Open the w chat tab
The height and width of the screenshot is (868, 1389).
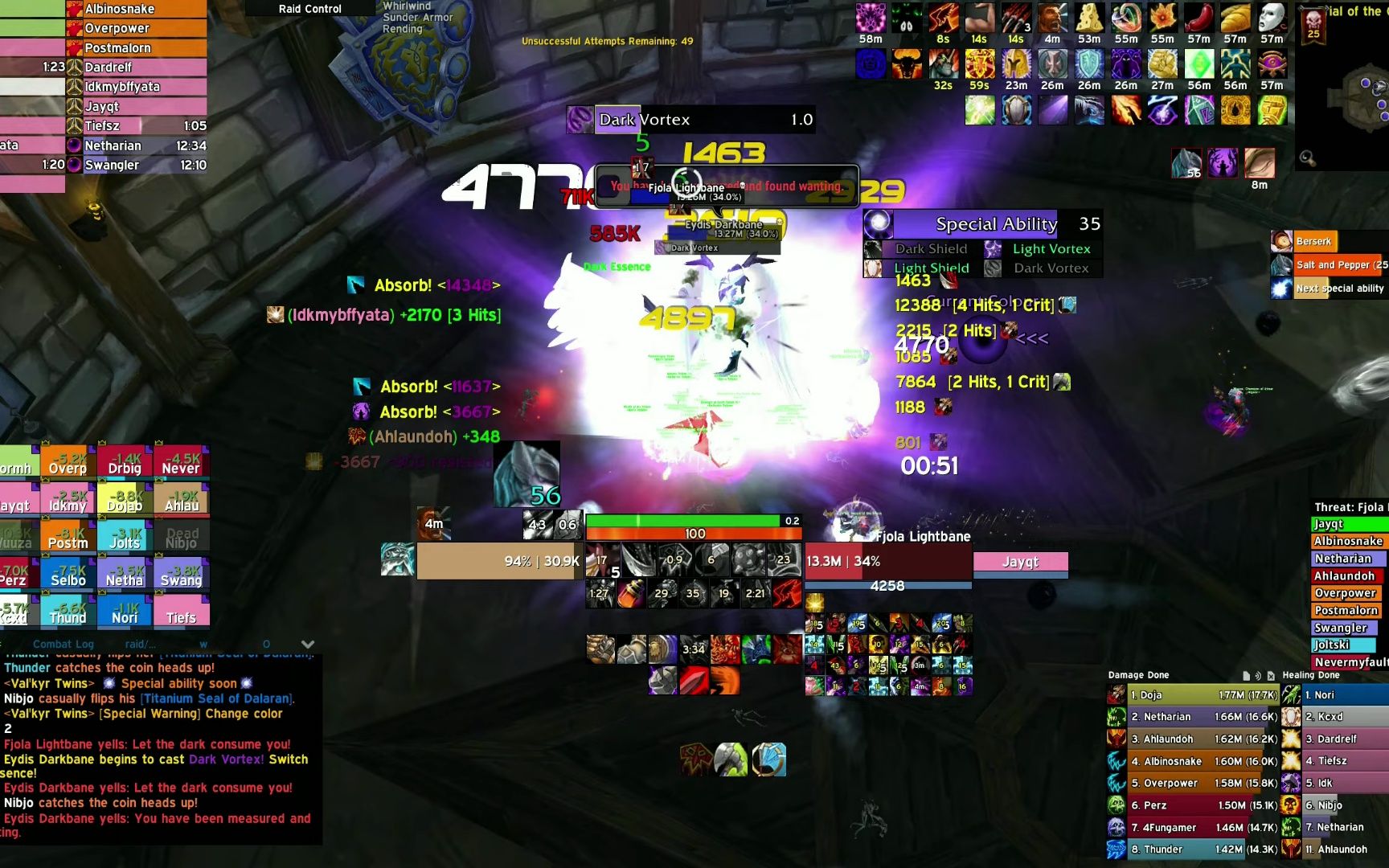[x=203, y=644]
